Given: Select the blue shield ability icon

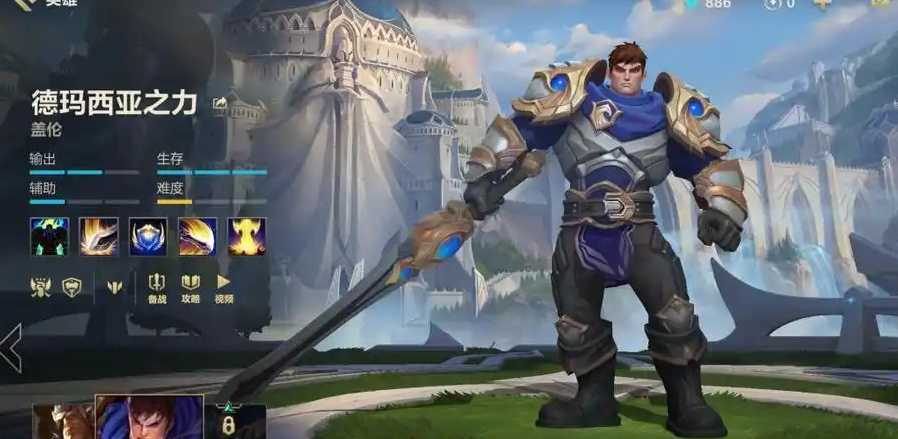Looking at the screenshot, I should click(x=148, y=236).
